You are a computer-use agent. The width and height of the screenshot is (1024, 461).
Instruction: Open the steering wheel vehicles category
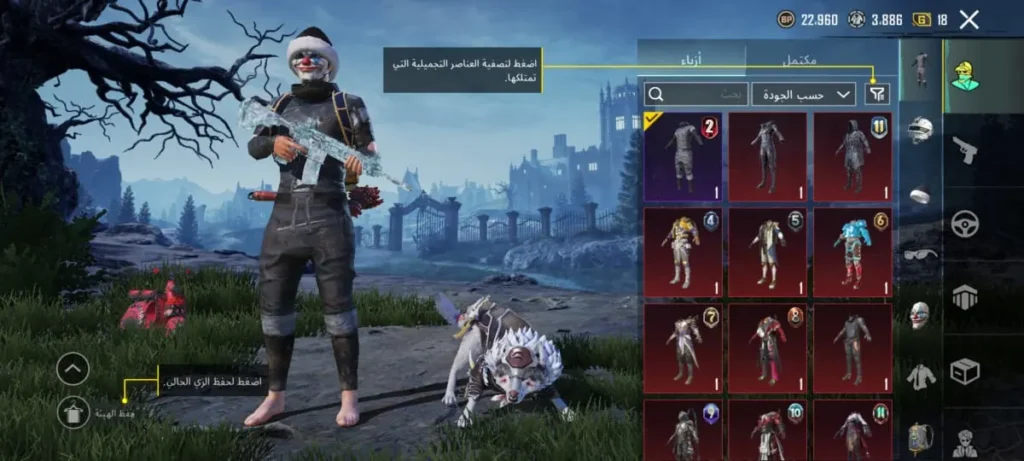[x=965, y=223]
